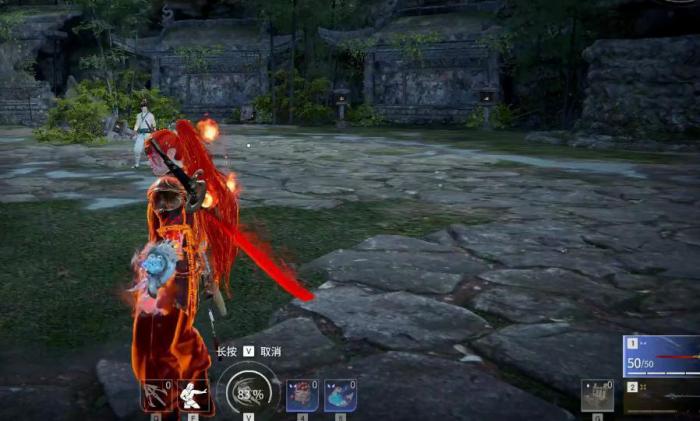Image resolution: width=700 pixels, height=421 pixels.
Task: Select weapon slot 1 with red blade
Action: click(x=661, y=356)
